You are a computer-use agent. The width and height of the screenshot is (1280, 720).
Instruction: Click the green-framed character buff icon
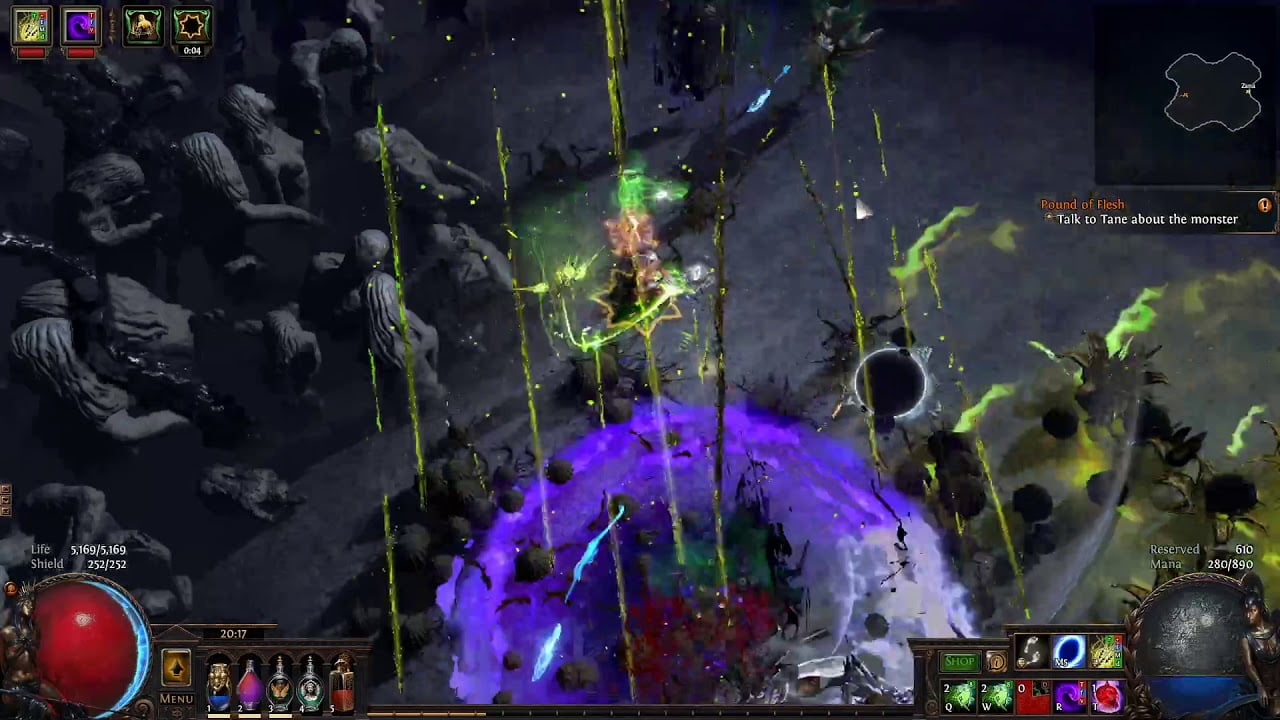pos(142,25)
